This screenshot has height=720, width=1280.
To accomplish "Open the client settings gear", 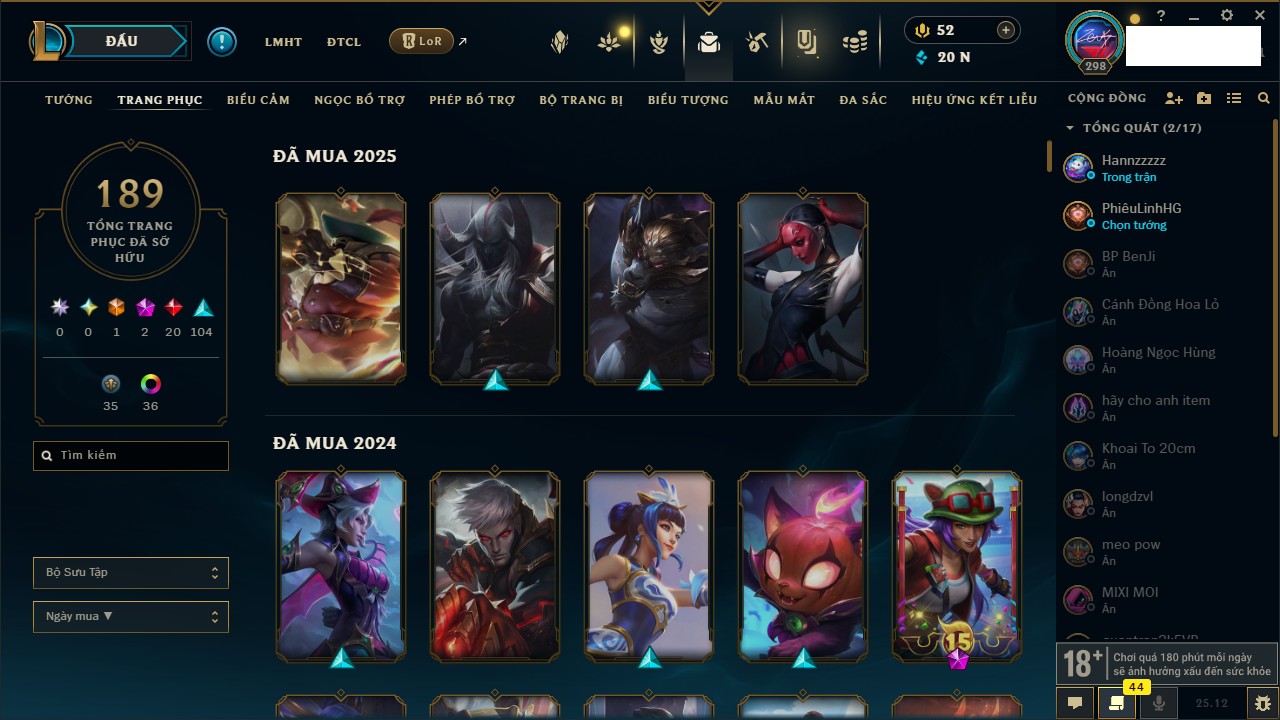I will coord(1227,16).
